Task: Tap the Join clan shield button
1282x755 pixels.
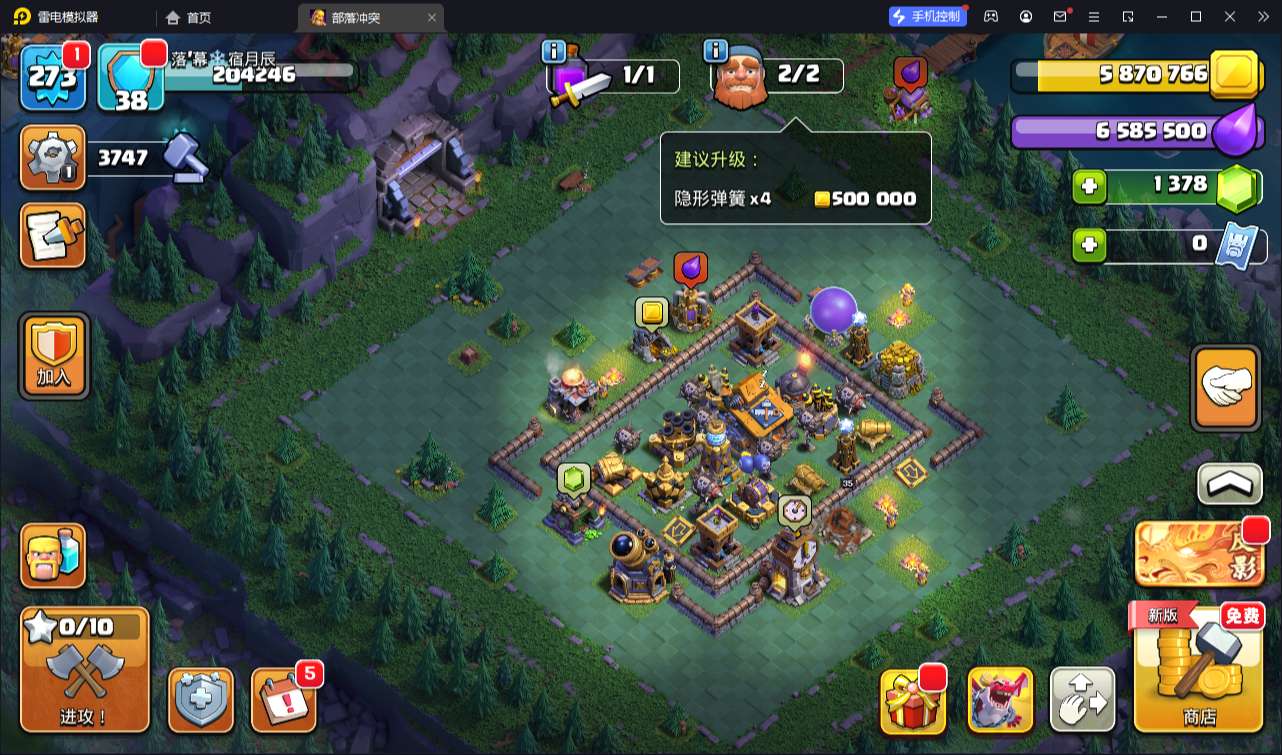Action: 54,356
